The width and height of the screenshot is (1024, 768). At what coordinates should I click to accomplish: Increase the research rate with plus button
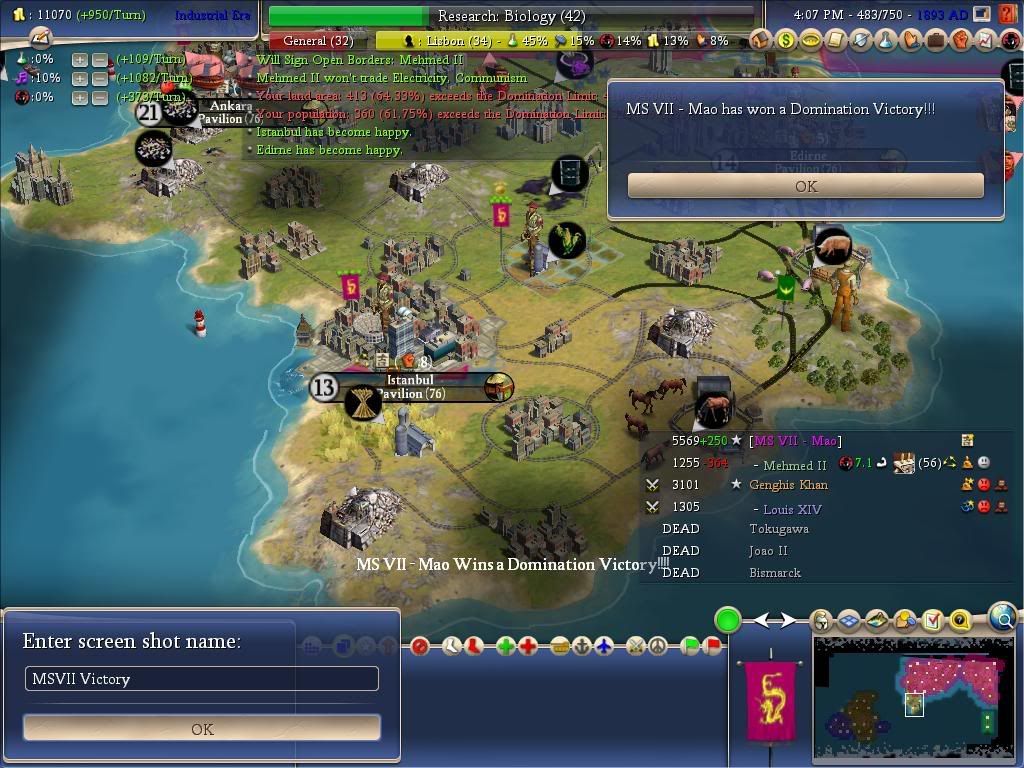[80, 60]
